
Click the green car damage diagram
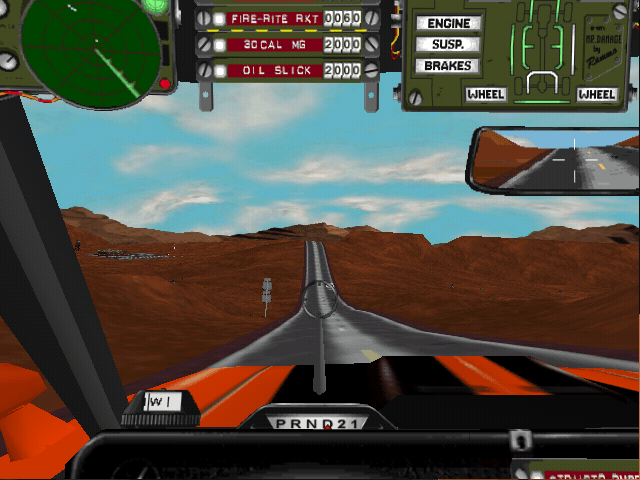point(541,52)
